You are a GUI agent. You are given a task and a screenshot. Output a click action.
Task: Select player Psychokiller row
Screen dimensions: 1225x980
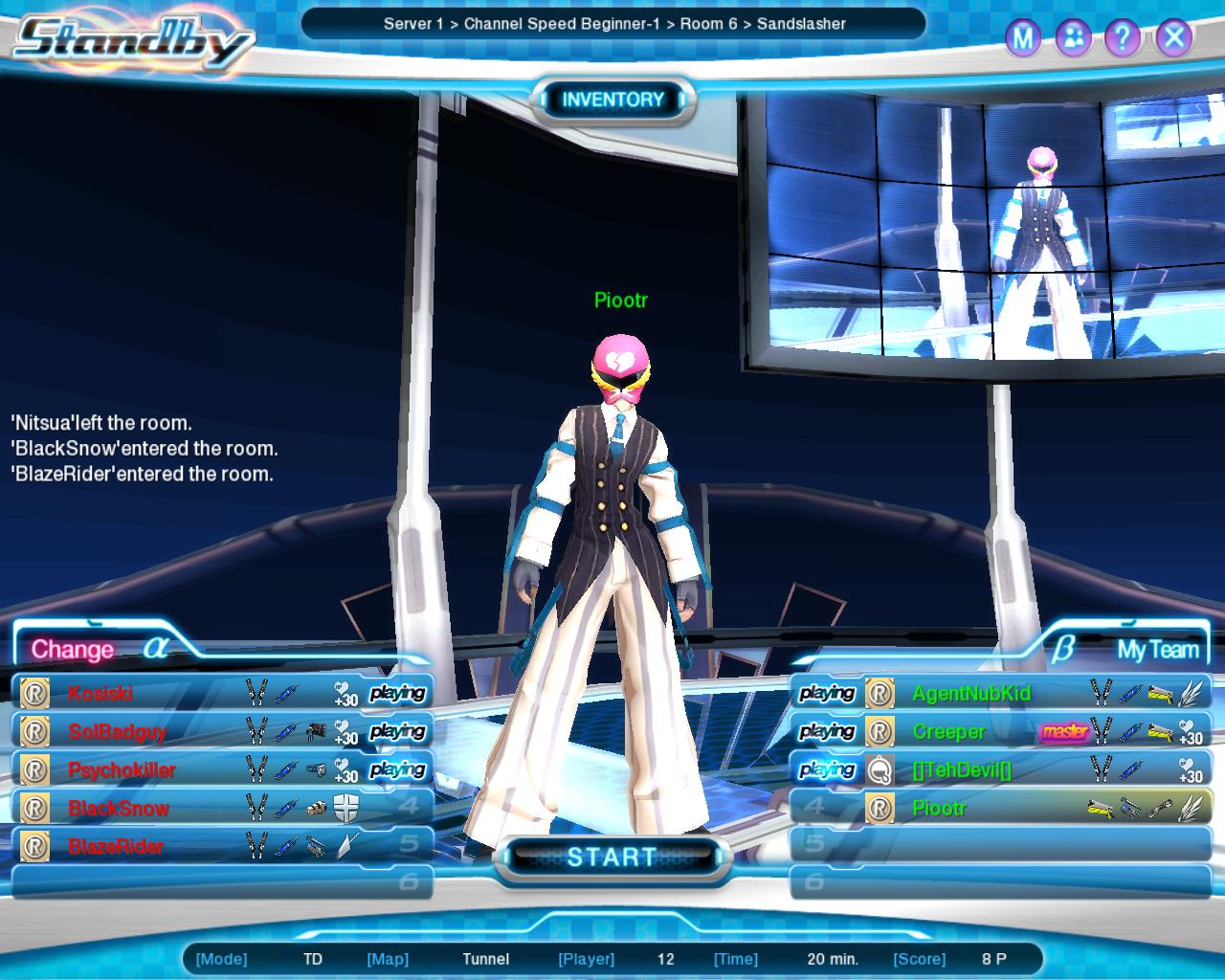122,769
